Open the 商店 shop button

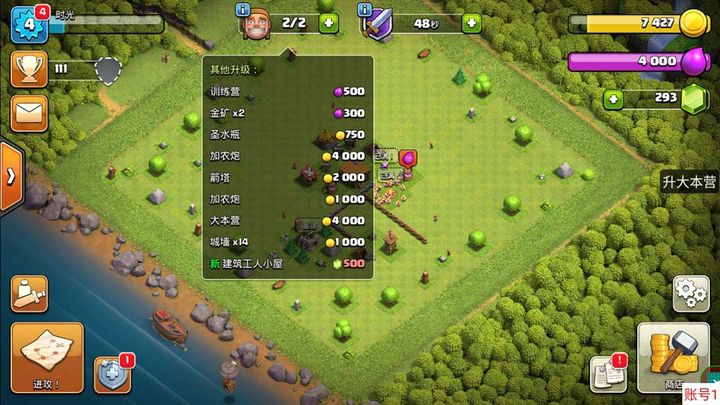point(672,355)
